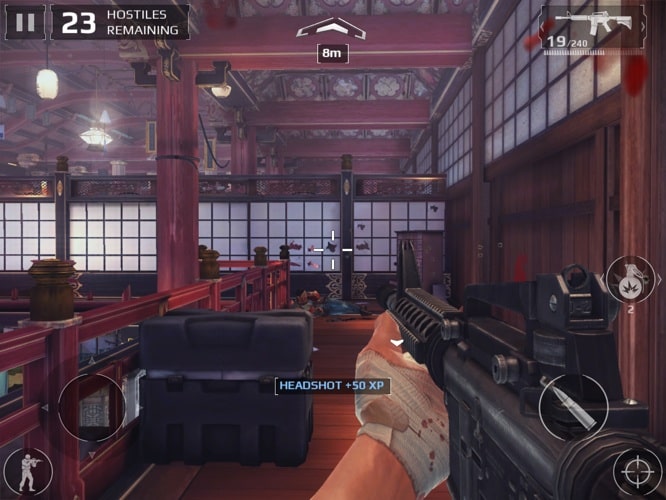This screenshot has width=666, height=500.
Task: Tap the virtual movement joystick
Action: tap(92, 407)
